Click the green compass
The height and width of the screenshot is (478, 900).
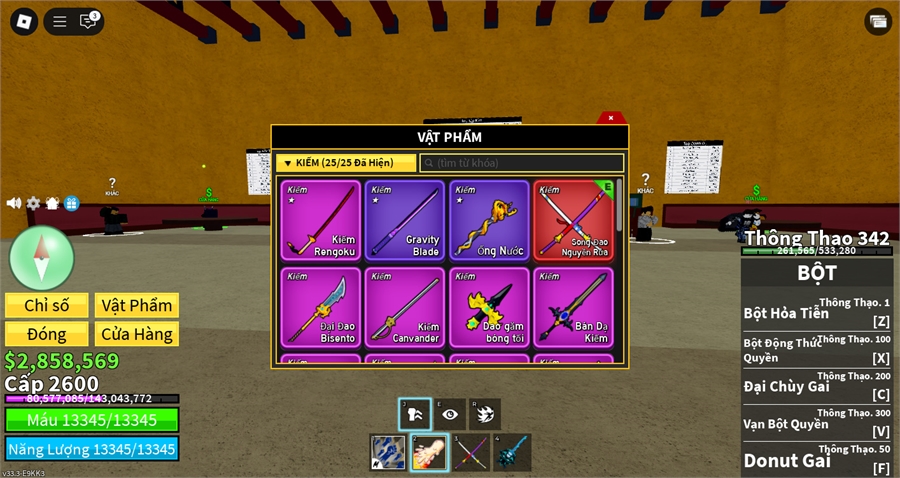coord(41,257)
